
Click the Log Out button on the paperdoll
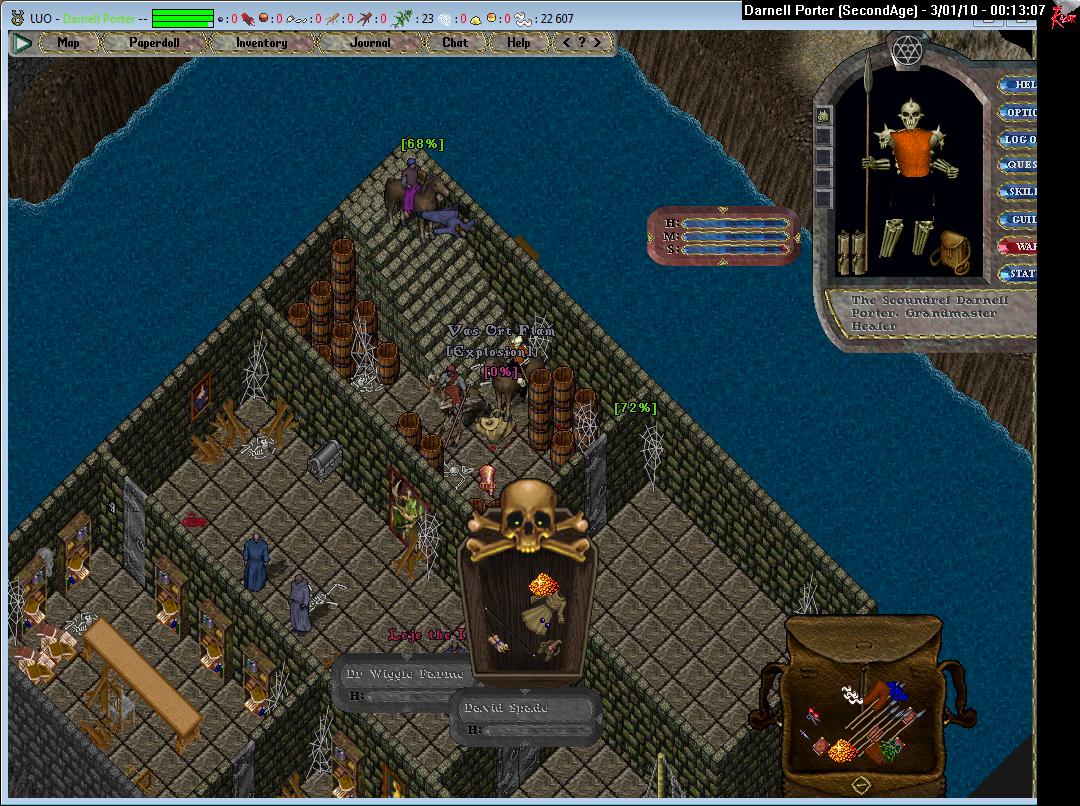[1018, 139]
